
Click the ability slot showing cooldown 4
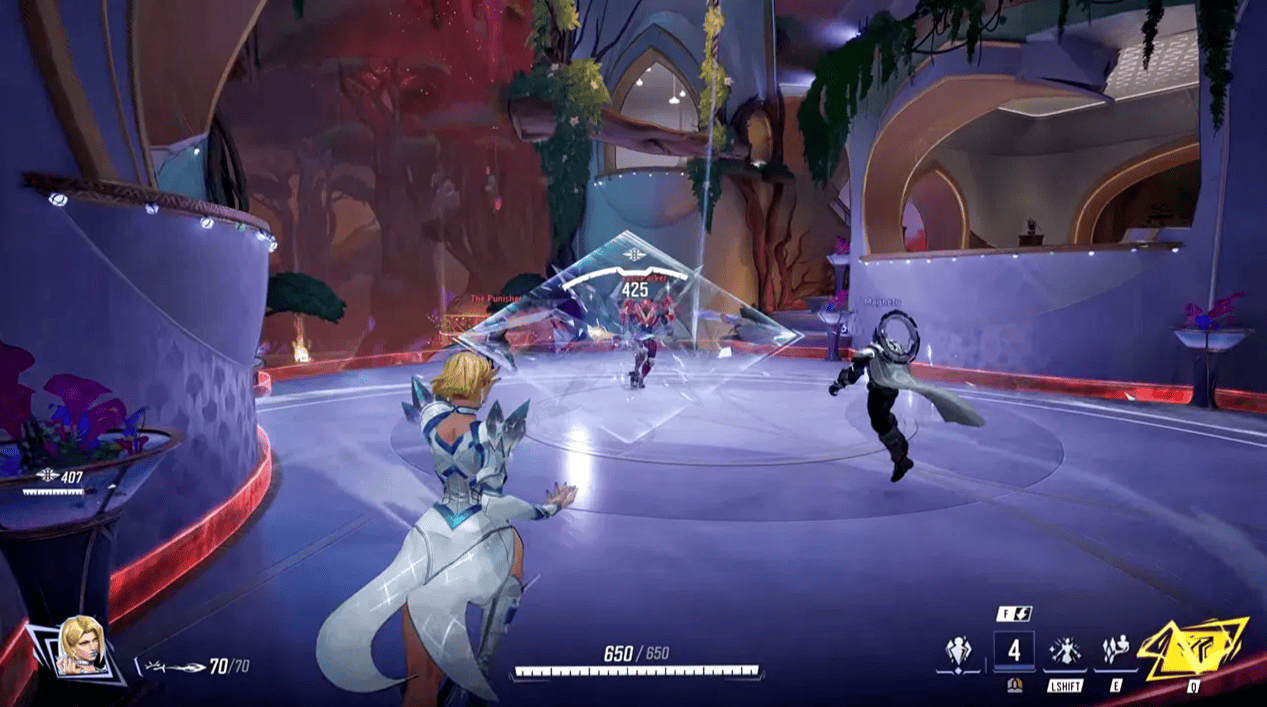[1014, 651]
